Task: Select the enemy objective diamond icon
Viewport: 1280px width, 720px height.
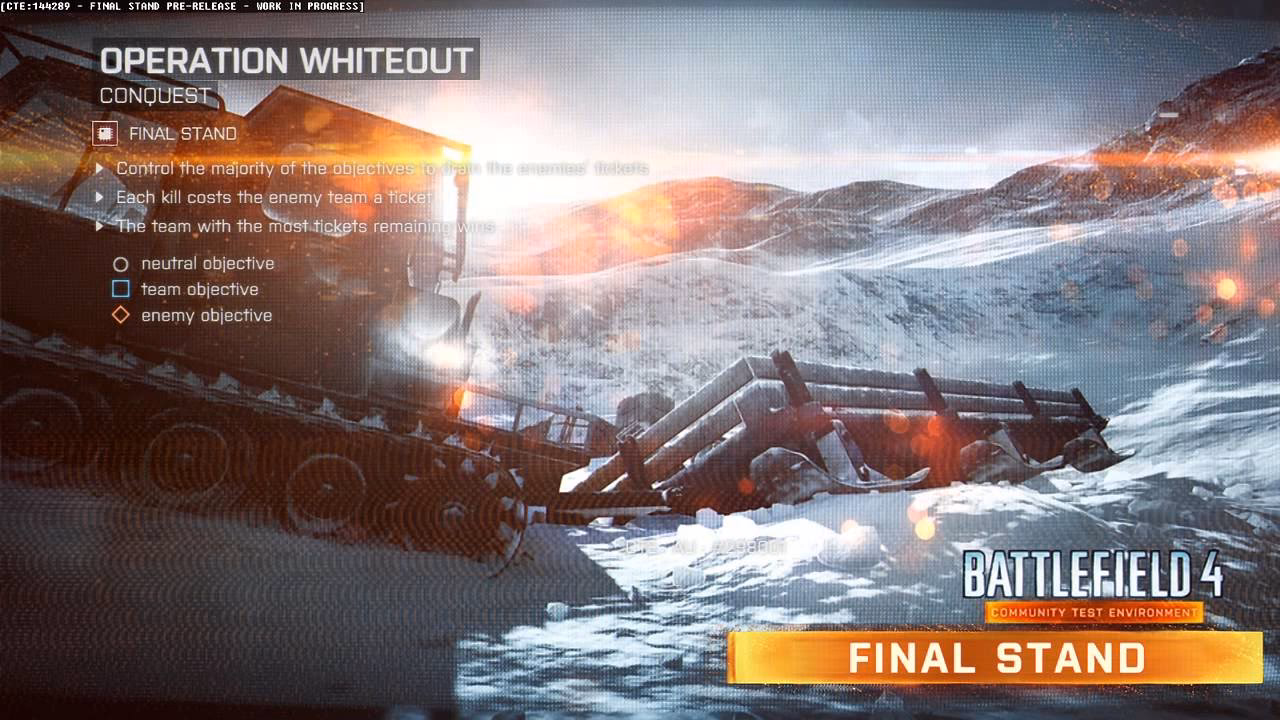Action: tap(121, 315)
